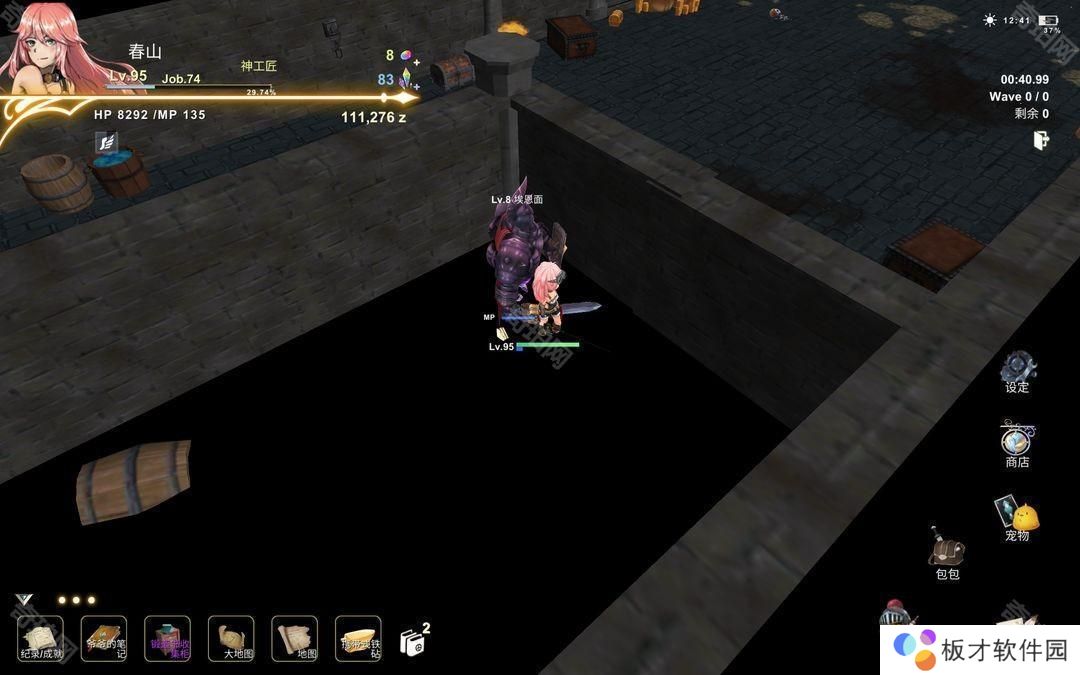Open the 设定 settings gear
The width and height of the screenshot is (1080, 675).
point(1018,368)
